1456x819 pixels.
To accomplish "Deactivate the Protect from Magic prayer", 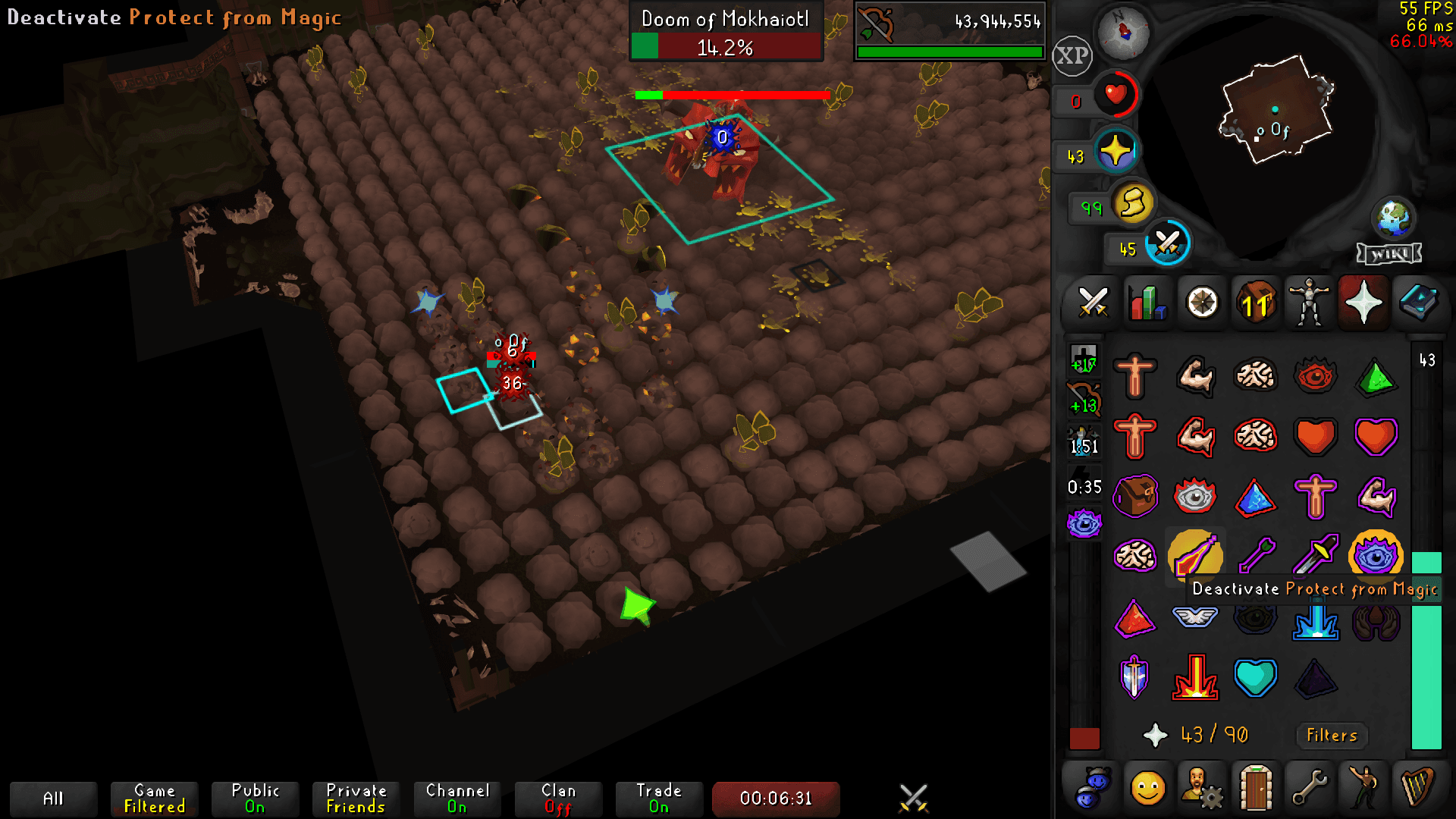I will 1196,557.
